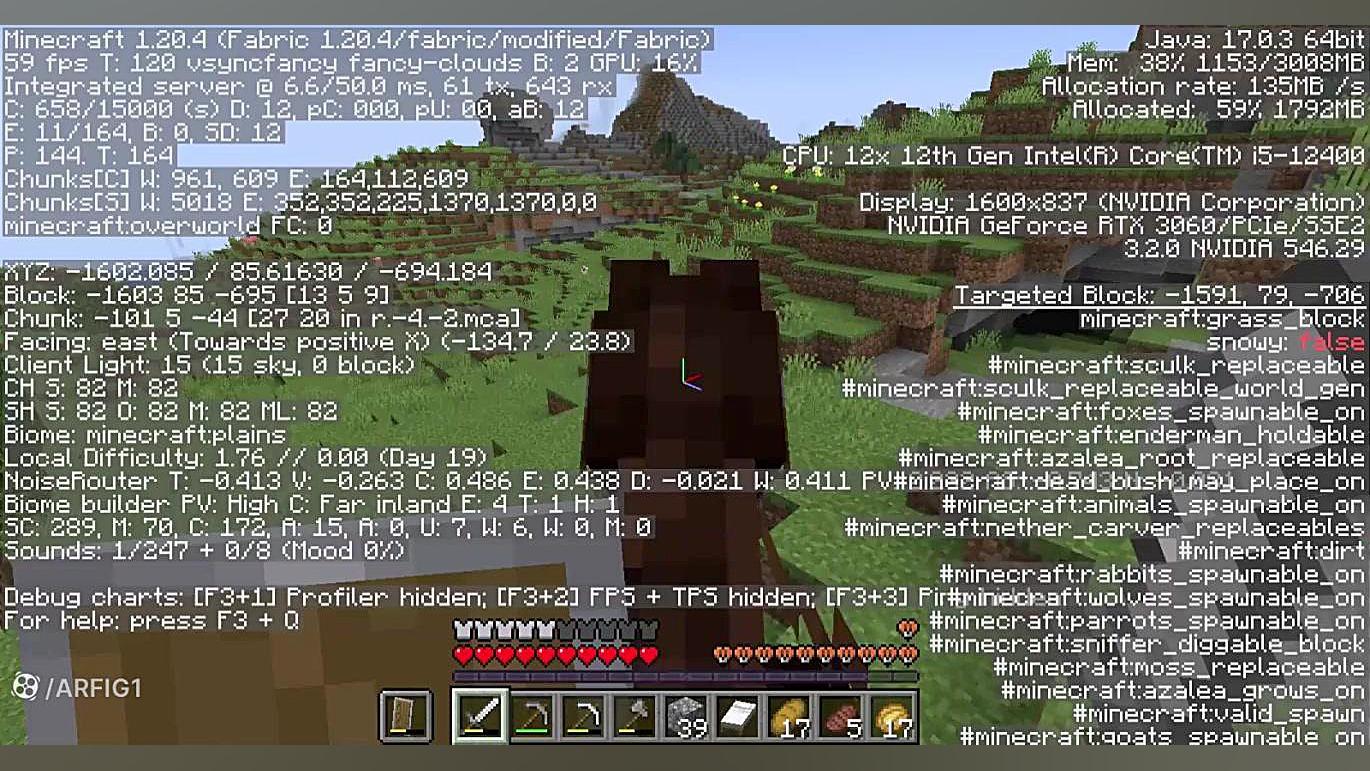Click the /ARFIG1 command text
The image size is (1370, 771).
pos(97,688)
